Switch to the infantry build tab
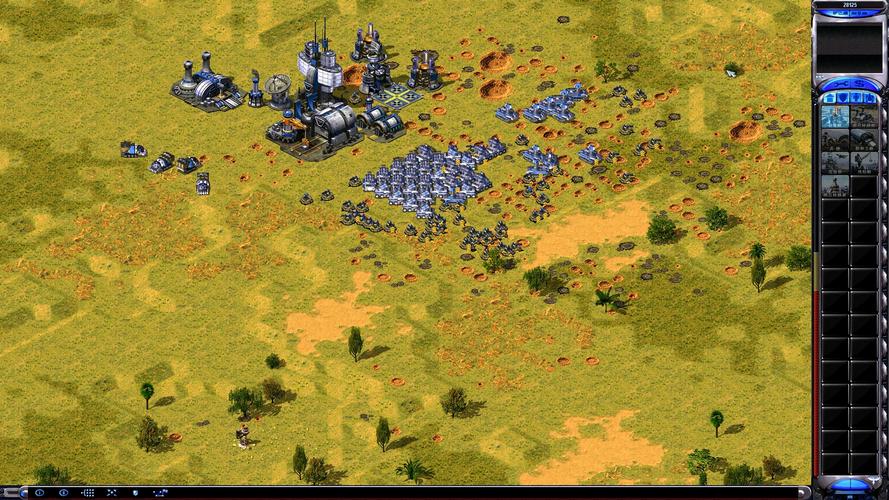Screen dimensions: 889x500 point(856,97)
